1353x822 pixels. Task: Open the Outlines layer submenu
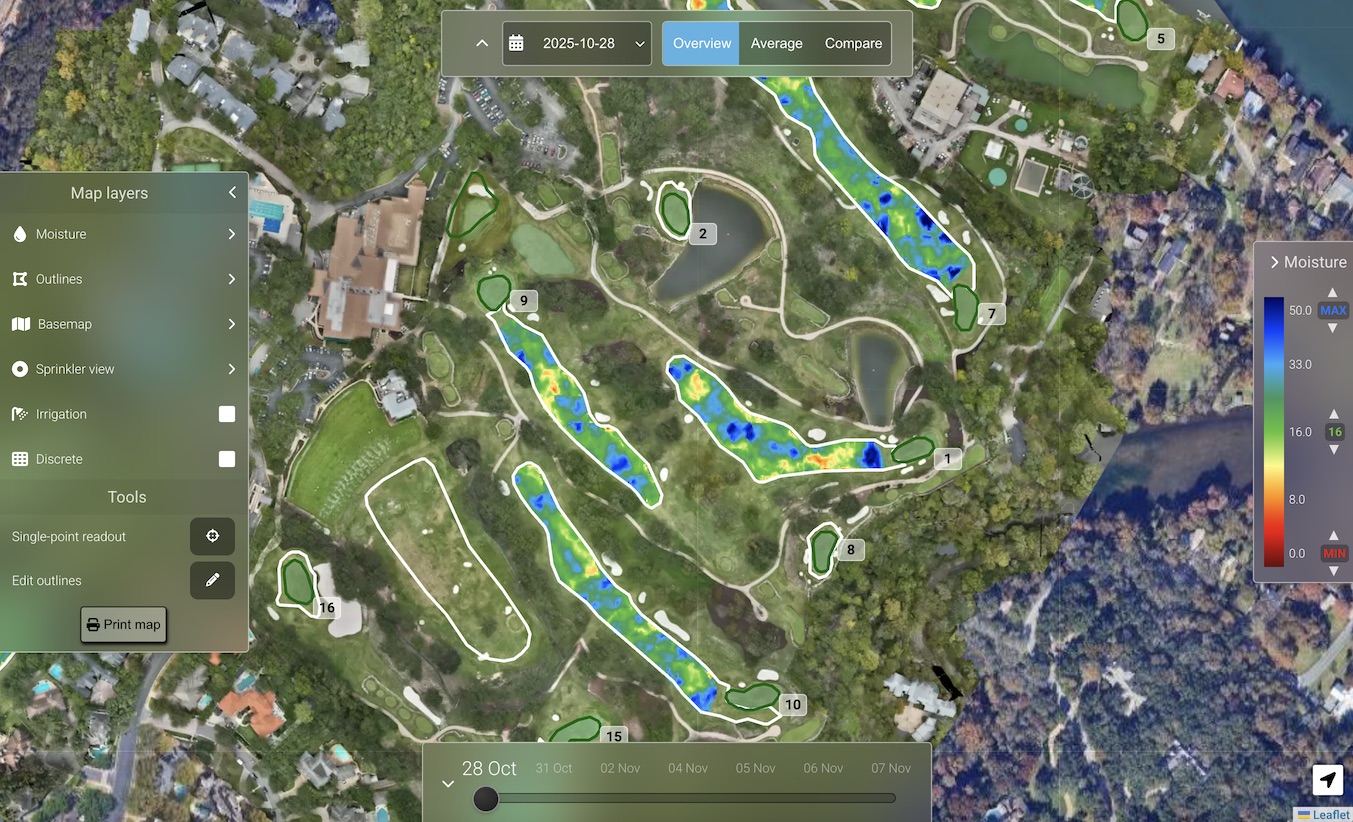(x=231, y=279)
